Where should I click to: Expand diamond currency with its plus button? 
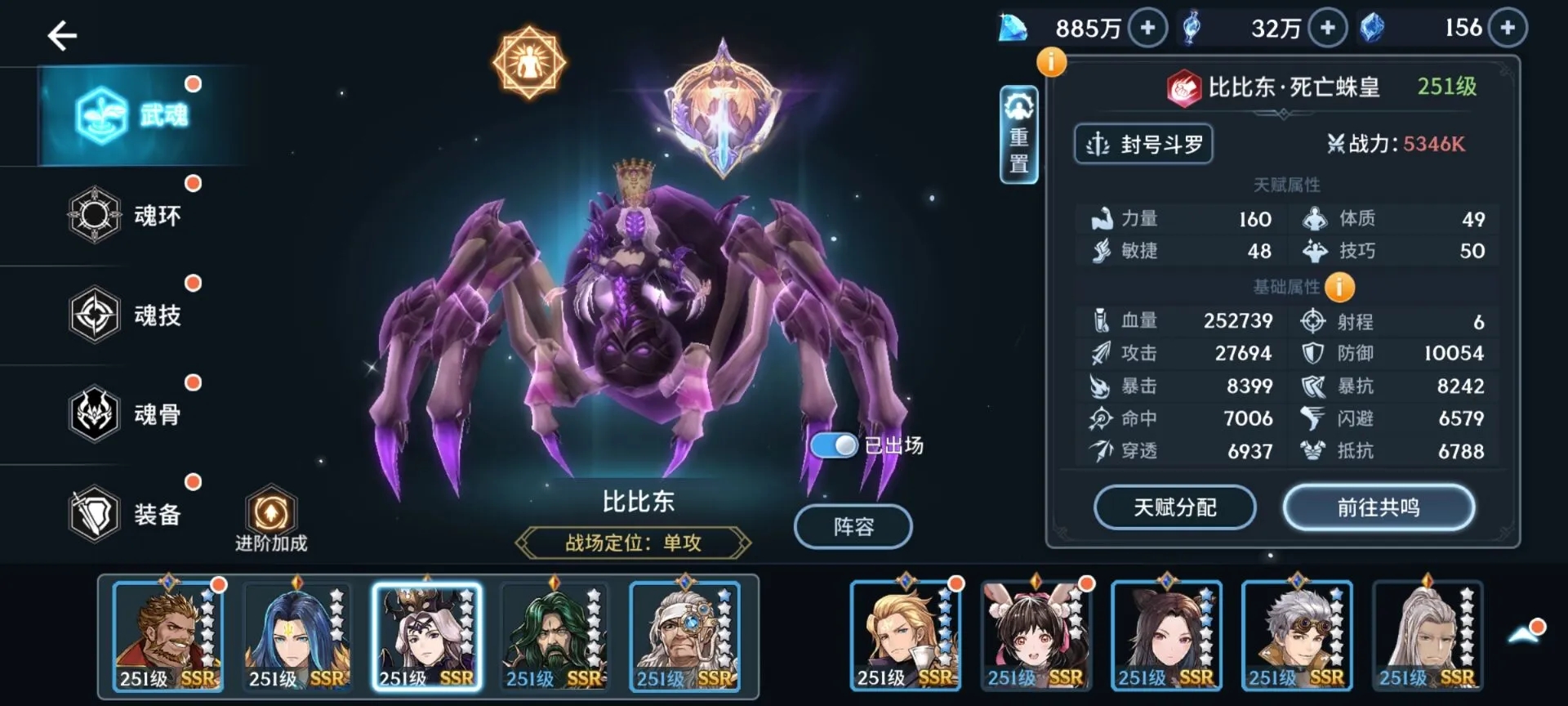coord(1147,27)
